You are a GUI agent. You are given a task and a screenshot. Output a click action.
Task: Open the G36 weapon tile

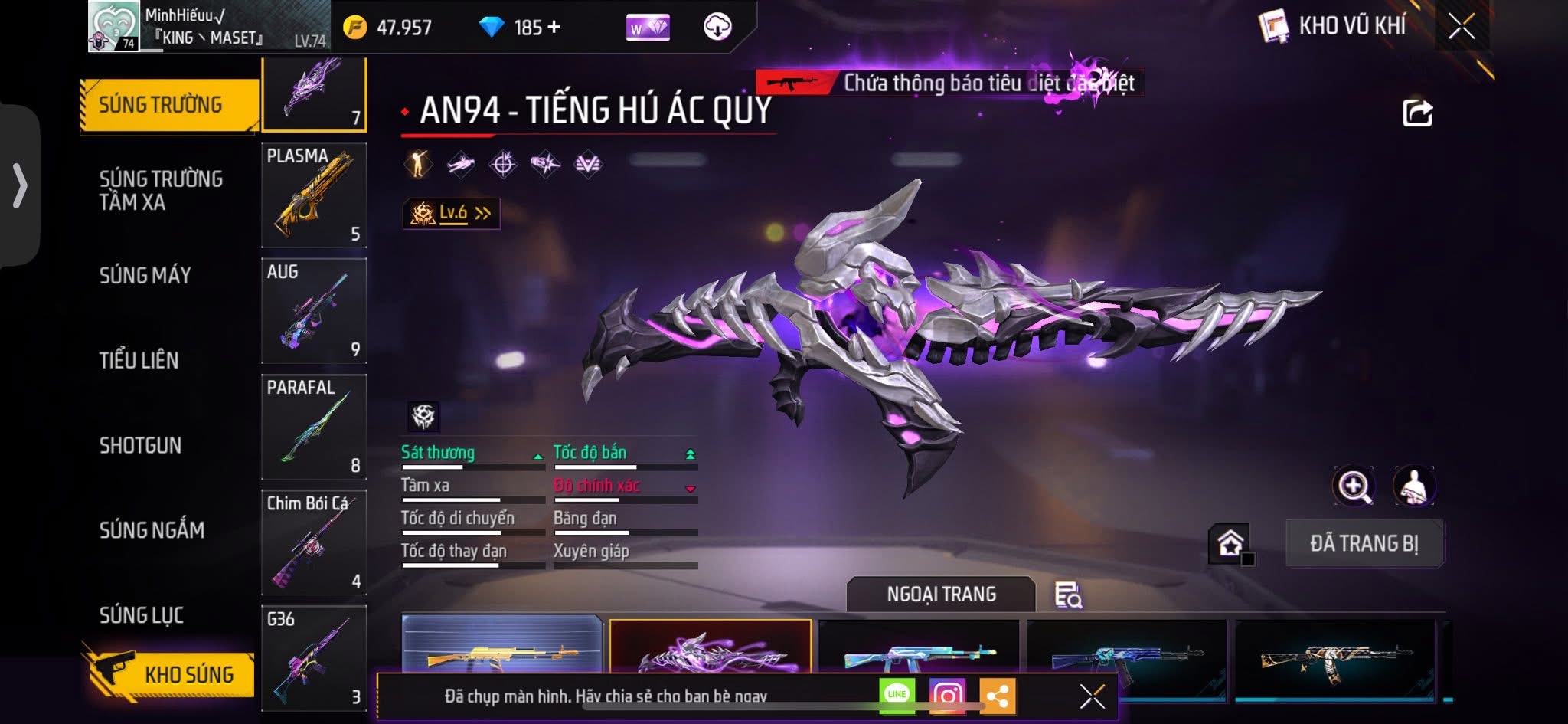314,658
